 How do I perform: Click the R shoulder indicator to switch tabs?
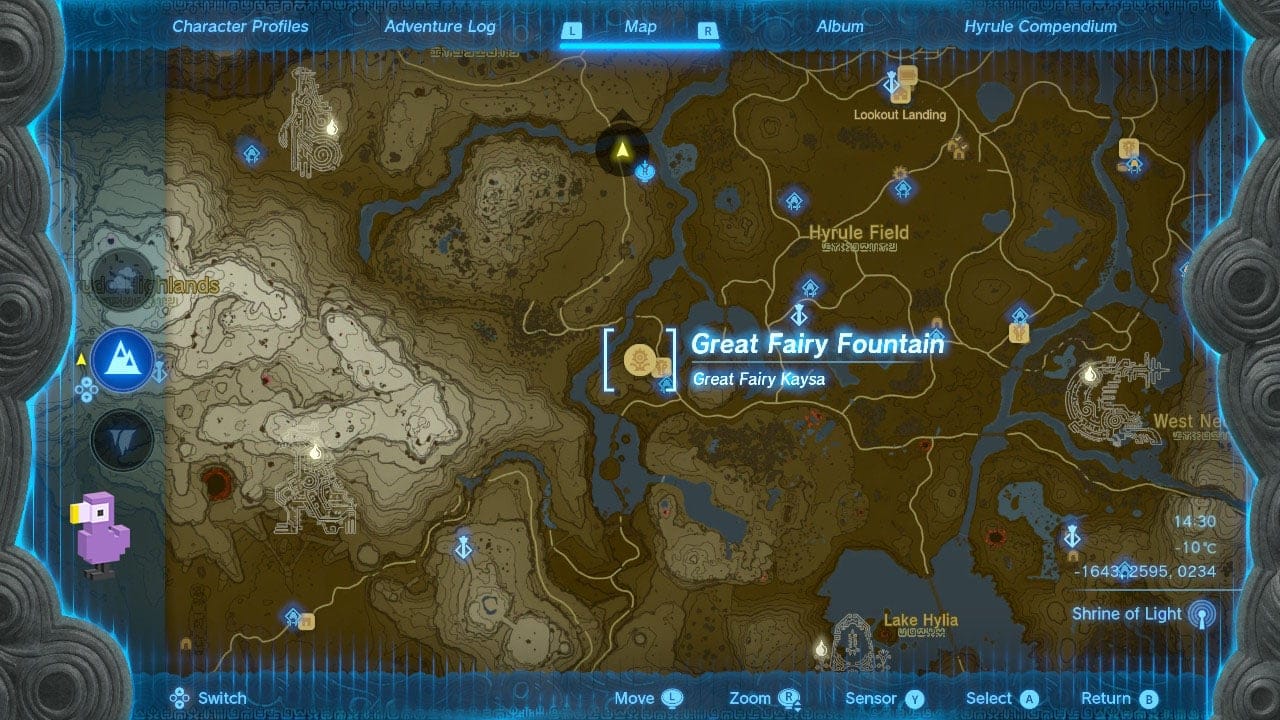707,31
